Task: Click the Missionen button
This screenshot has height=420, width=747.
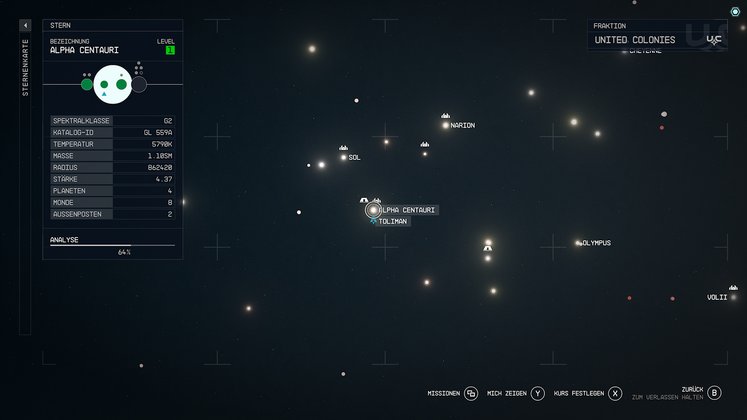Action: click(471, 394)
